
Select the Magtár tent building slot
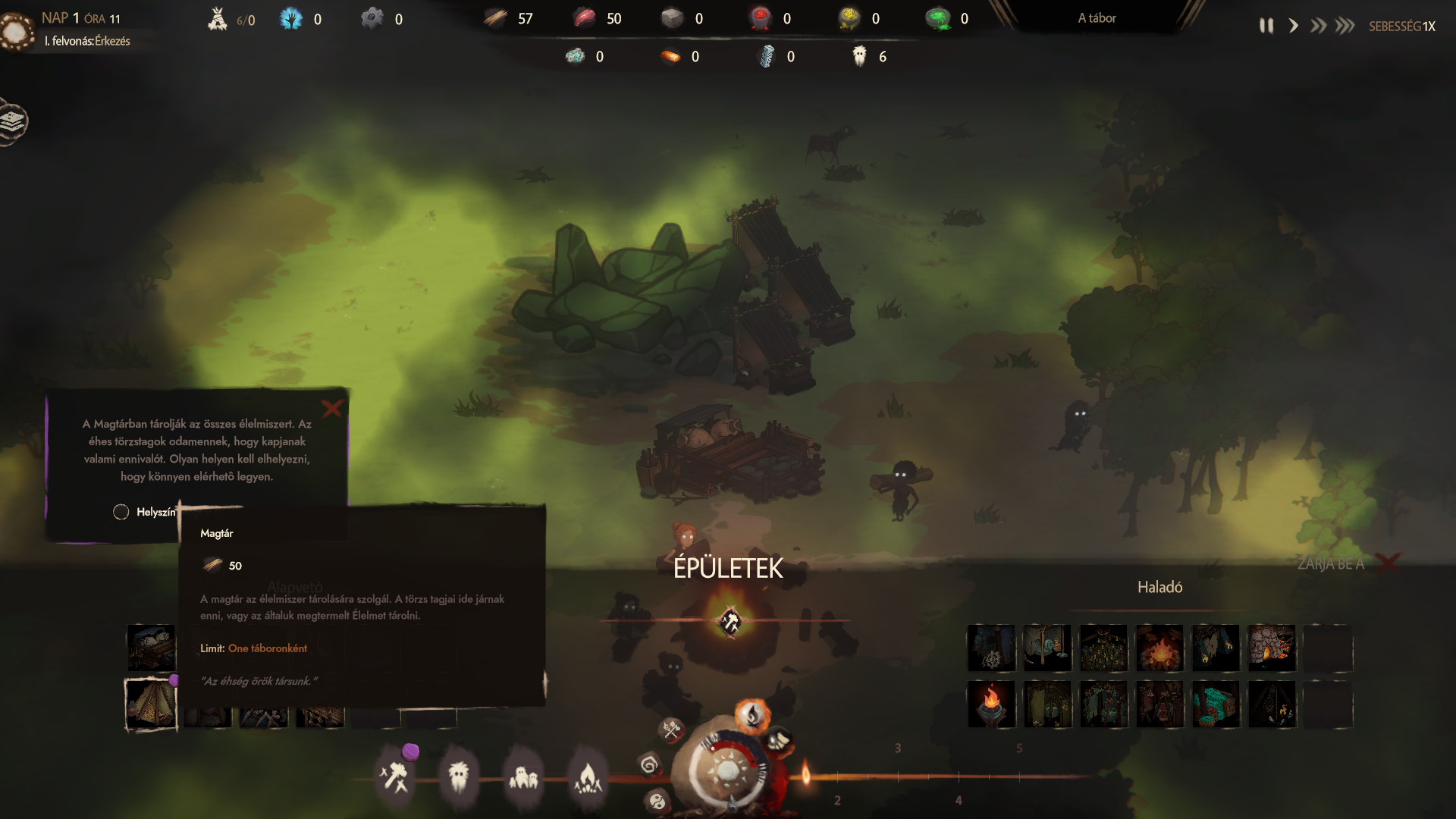pos(151,704)
